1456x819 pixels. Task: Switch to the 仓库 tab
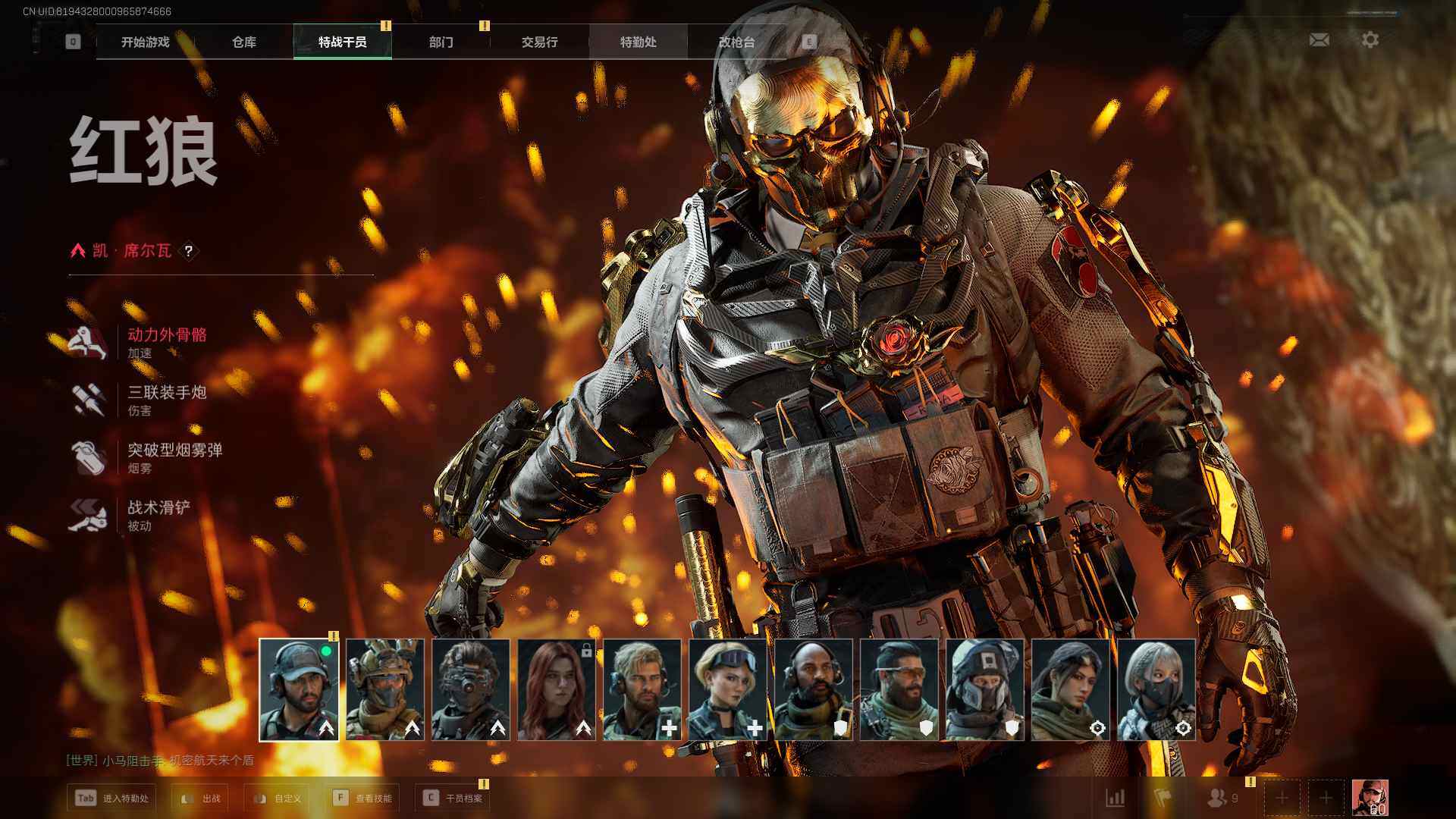243,42
